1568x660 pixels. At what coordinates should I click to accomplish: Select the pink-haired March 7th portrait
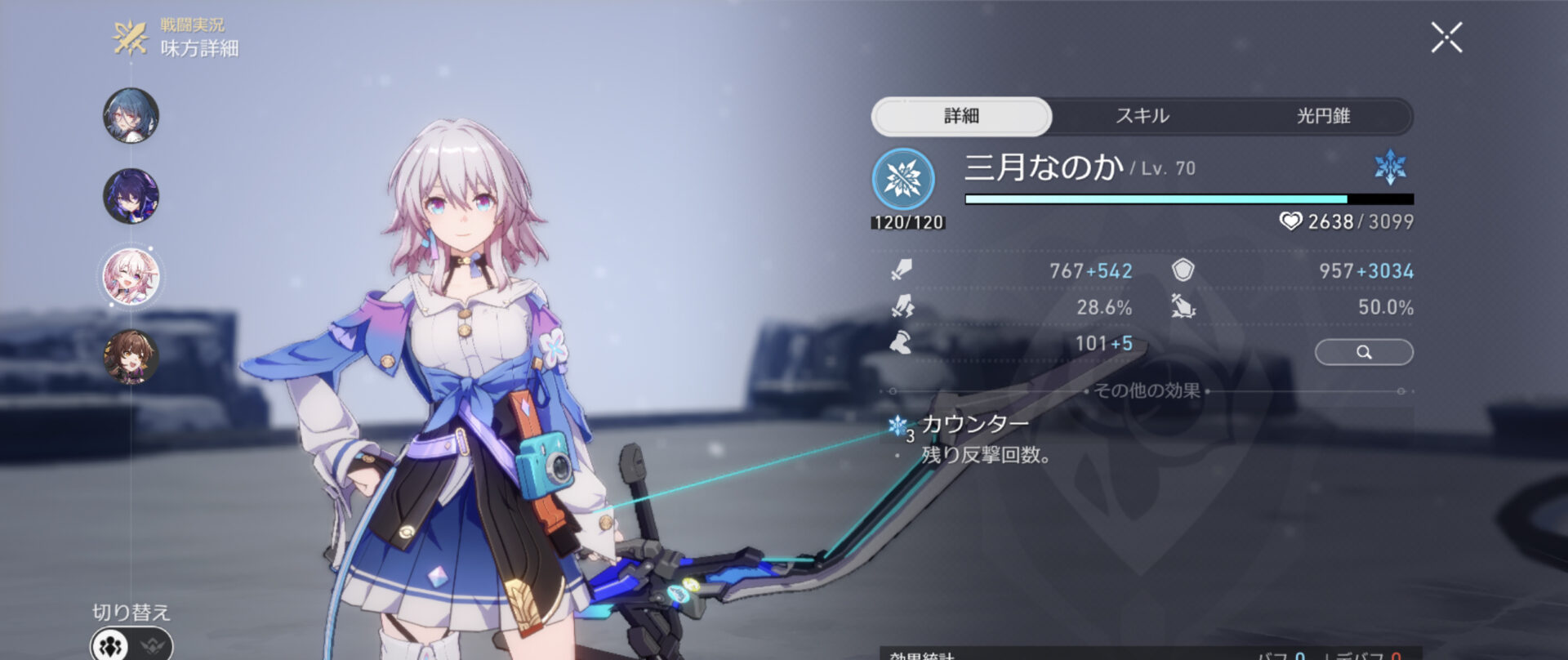[131, 276]
